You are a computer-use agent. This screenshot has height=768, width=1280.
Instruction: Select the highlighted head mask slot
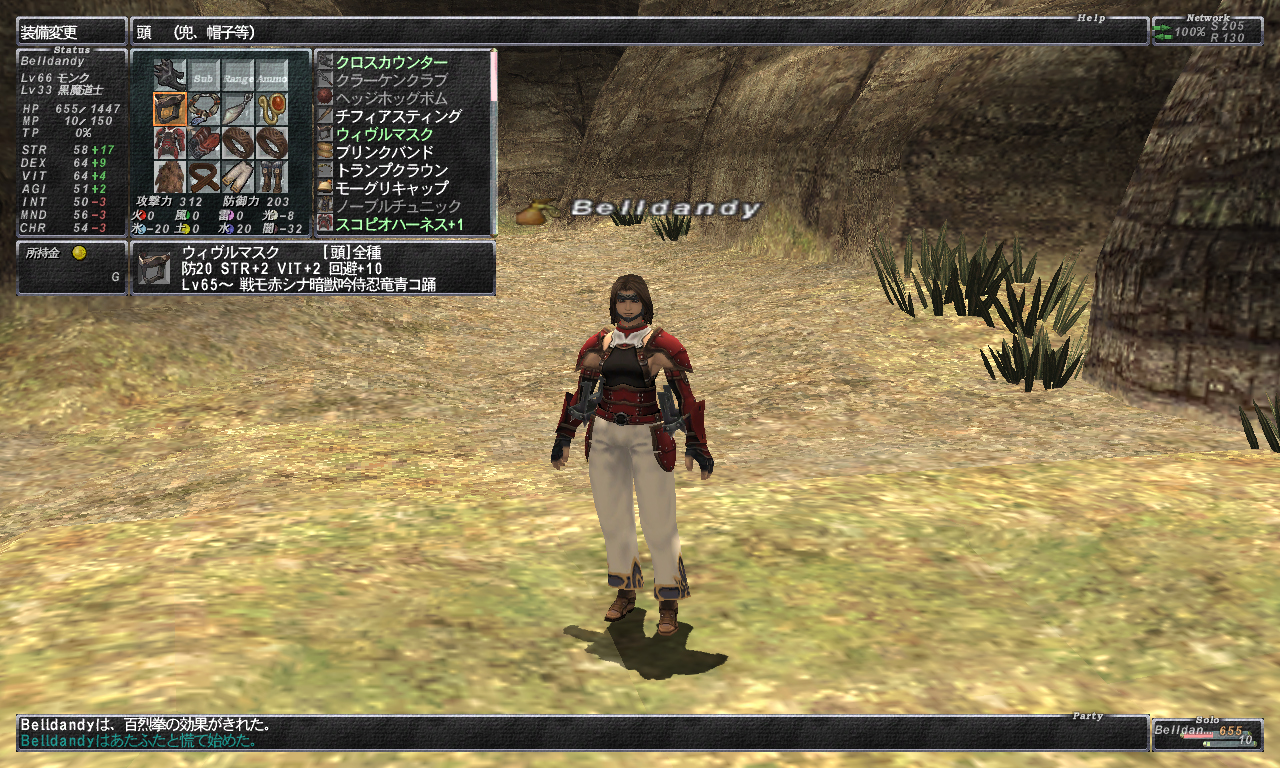point(170,108)
